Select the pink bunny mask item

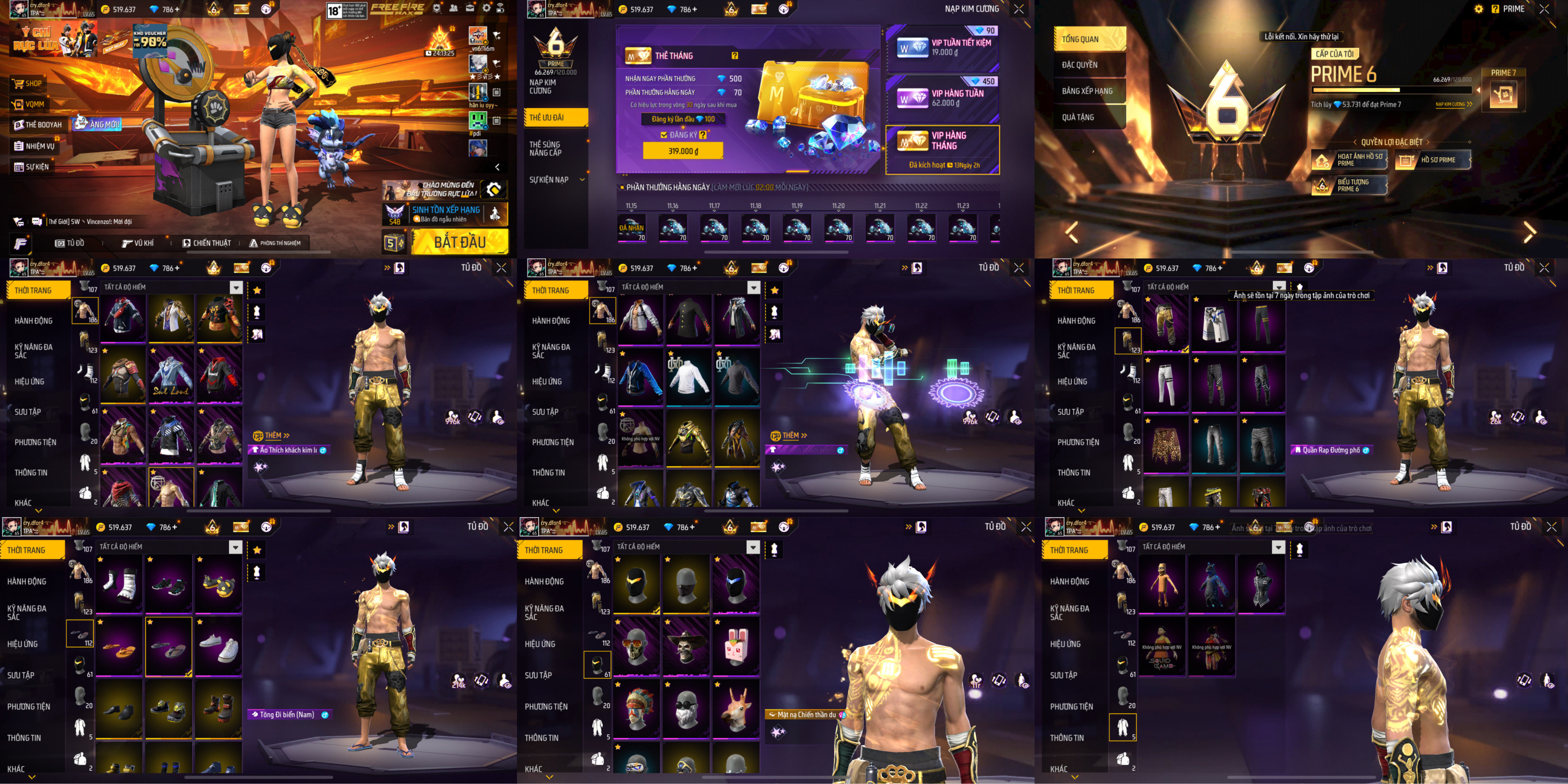(x=735, y=646)
